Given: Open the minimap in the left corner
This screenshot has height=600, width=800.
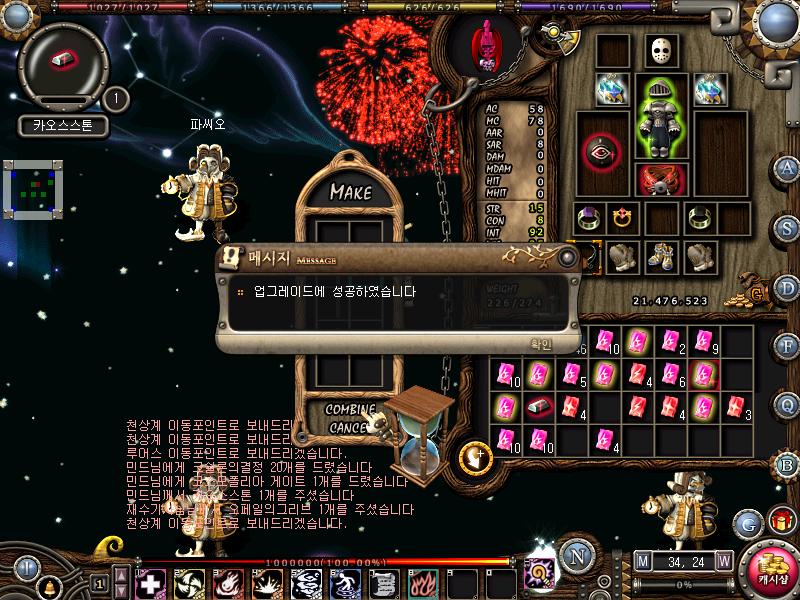Looking at the screenshot, I should [x=33, y=188].
